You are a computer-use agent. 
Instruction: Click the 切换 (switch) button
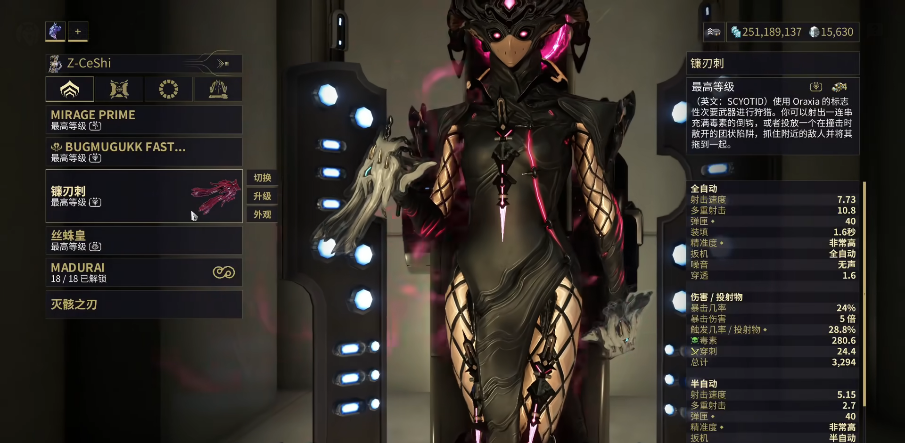[x=262, y=177]
